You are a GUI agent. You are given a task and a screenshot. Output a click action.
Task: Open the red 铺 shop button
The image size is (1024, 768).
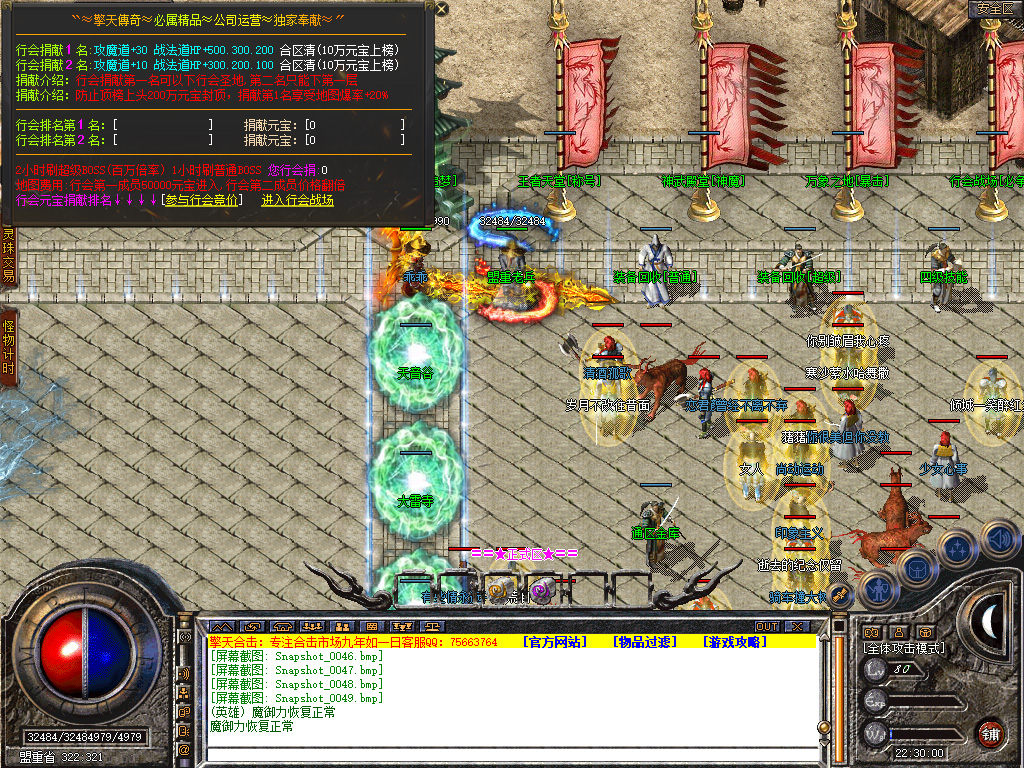[990, 732]
